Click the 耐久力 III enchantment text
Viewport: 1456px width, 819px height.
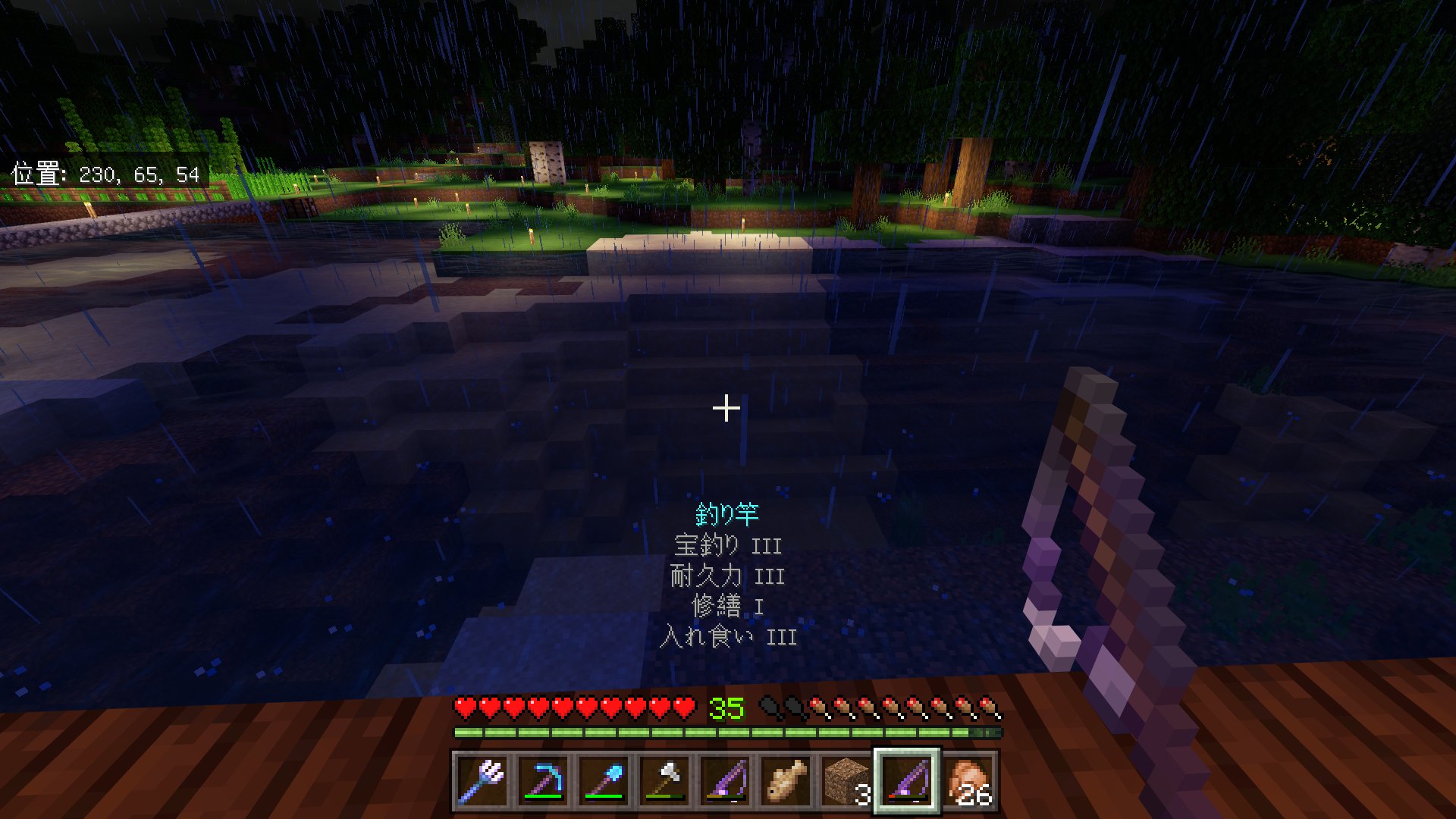coord(730,576)
